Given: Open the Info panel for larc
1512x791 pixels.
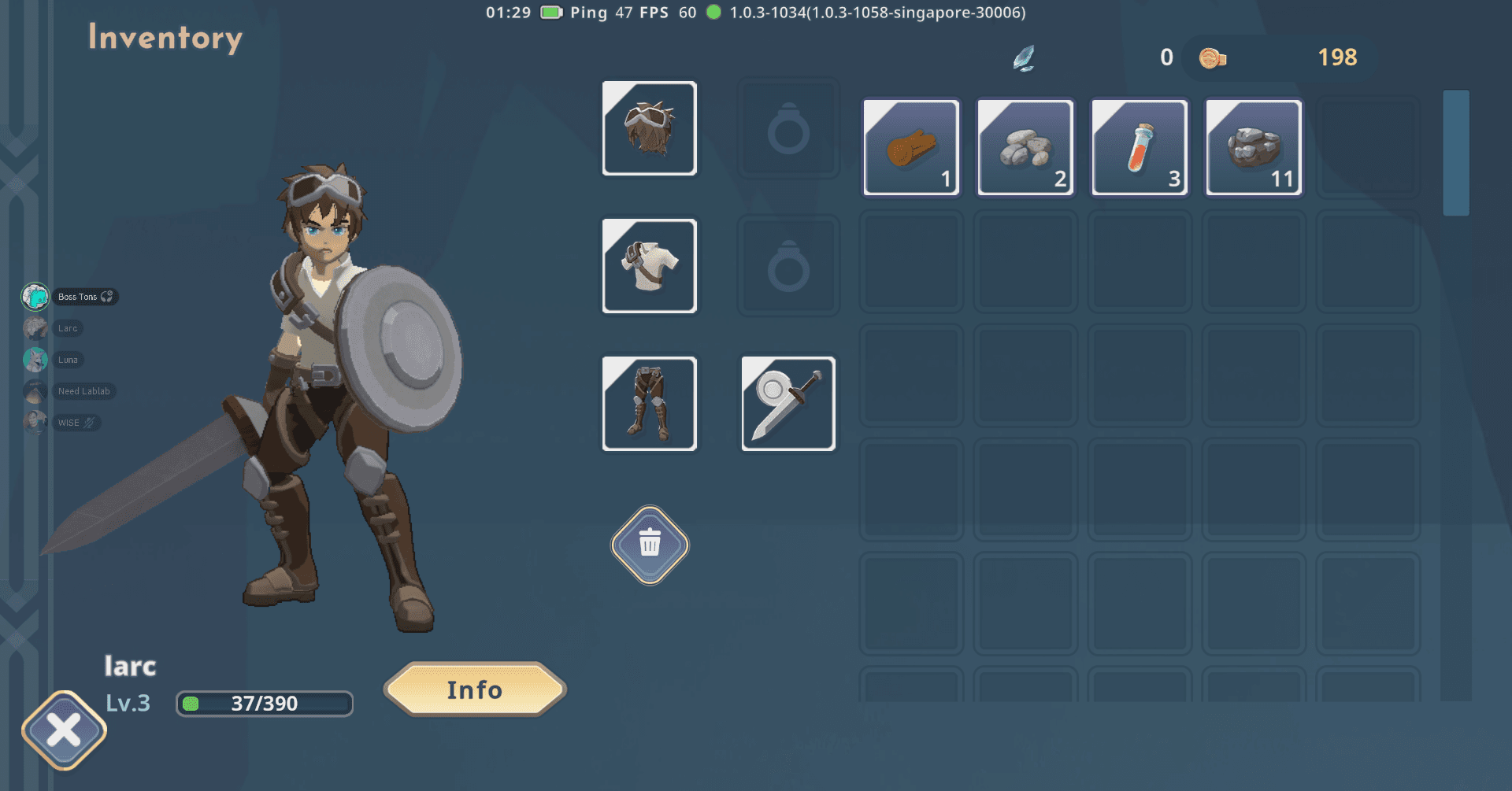Looking at the screenshot, I should 475,689.
